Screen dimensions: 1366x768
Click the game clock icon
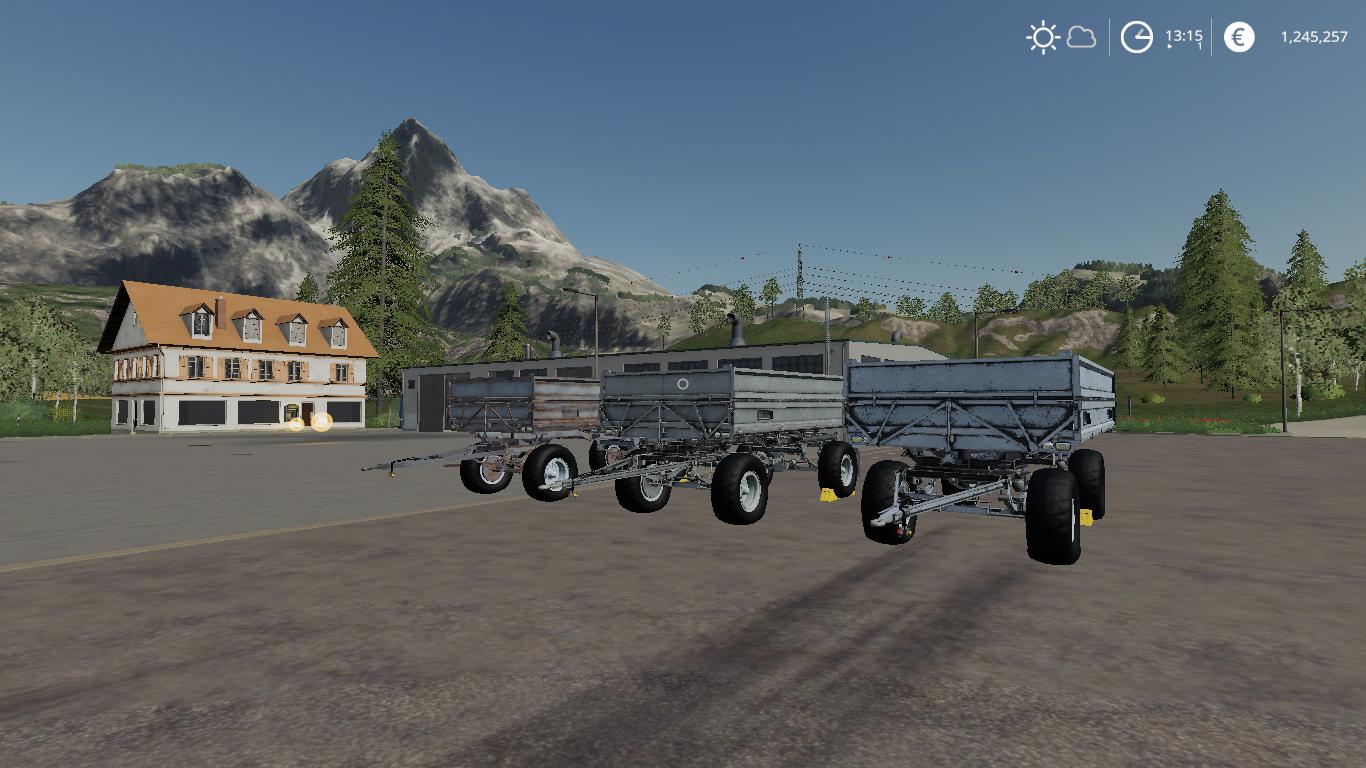click(1136, 38)
